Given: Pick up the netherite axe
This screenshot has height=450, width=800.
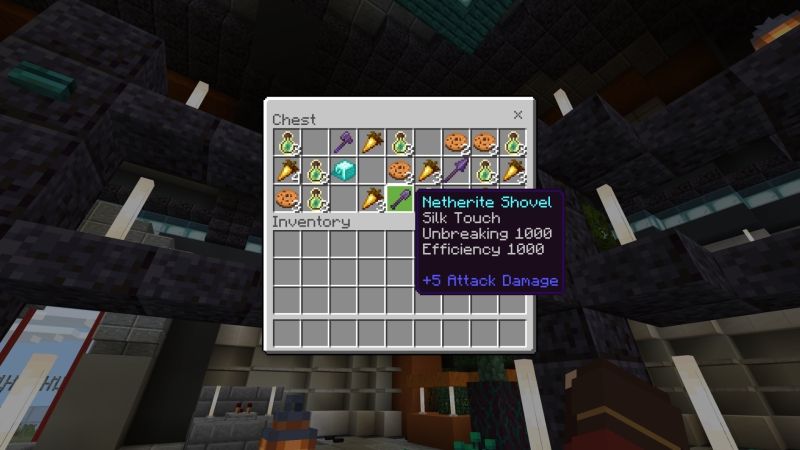Looking at the screenshot, I should point(343,142).
